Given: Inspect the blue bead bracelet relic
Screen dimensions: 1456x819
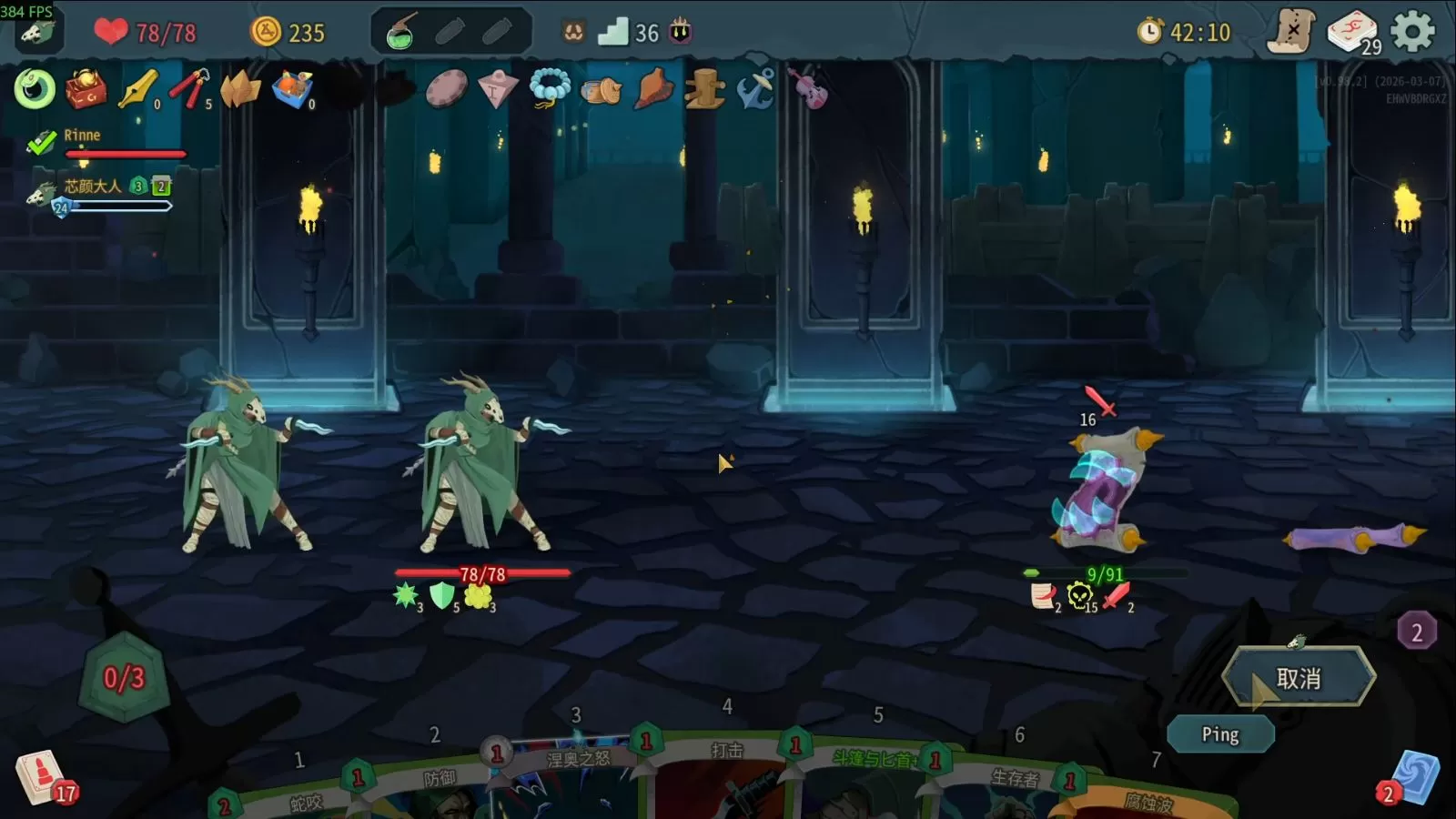Looking at the screenshot, I should coord(550,89).
